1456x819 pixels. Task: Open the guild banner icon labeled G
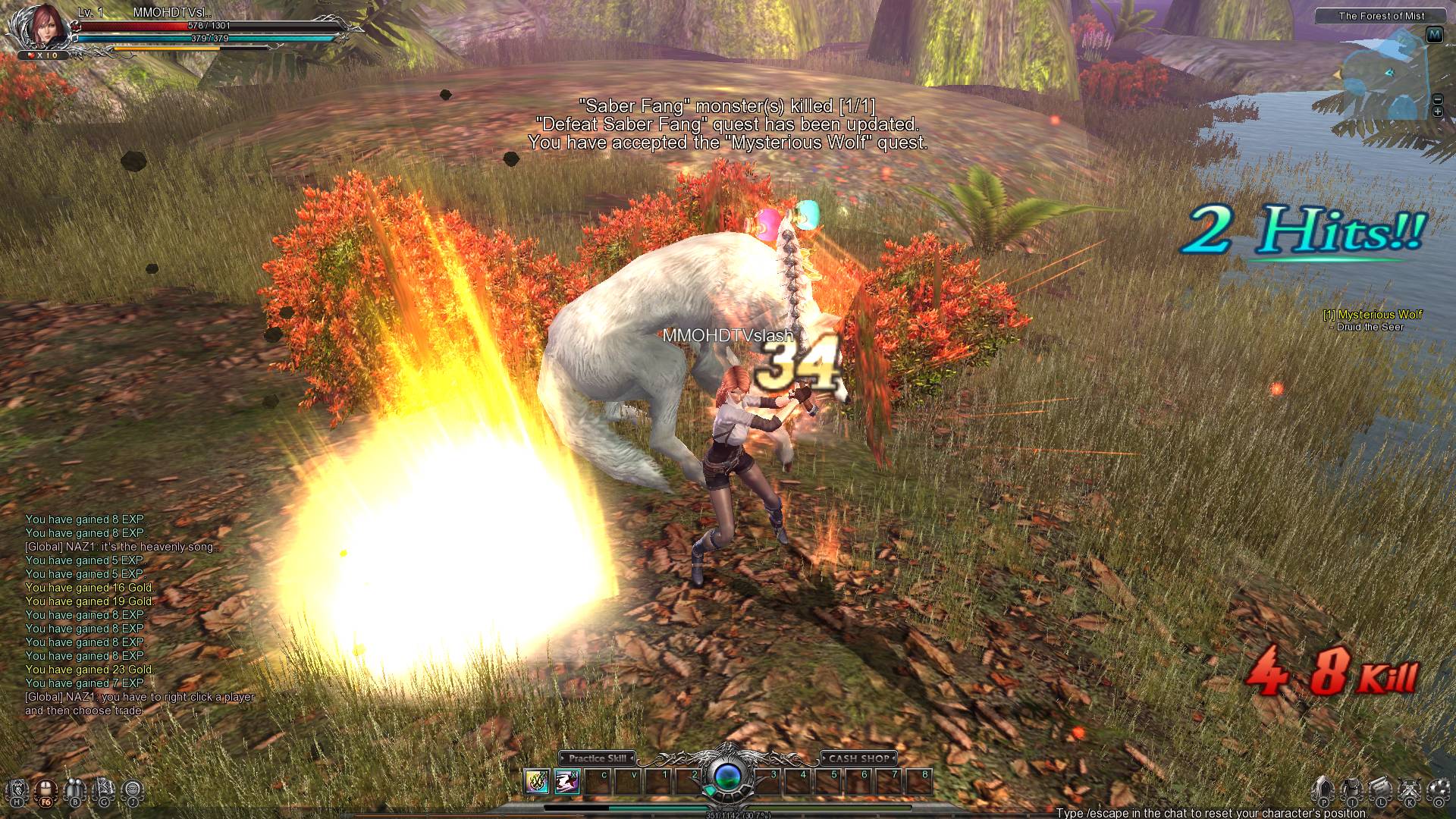[104, 791]
